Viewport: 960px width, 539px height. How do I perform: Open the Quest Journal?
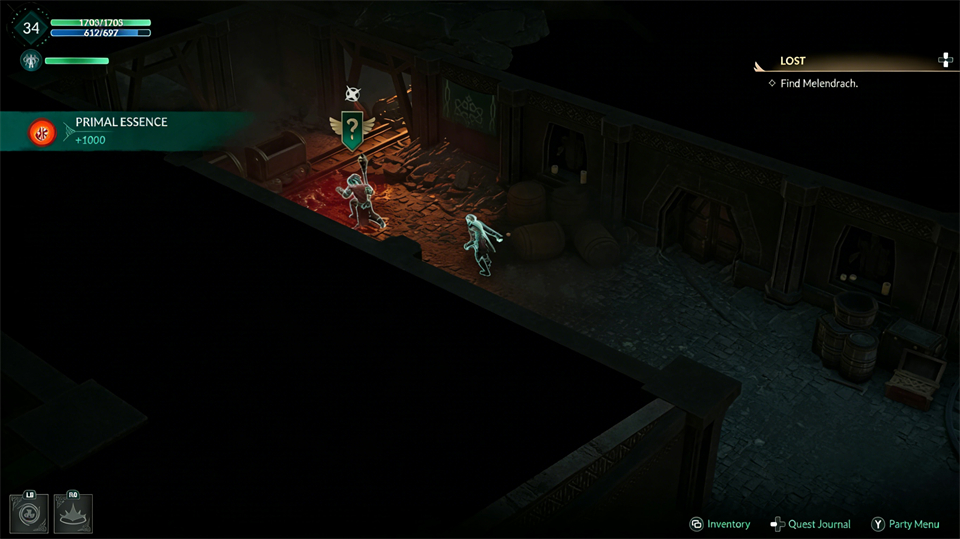pyautogui.click(x=811, y=524)
